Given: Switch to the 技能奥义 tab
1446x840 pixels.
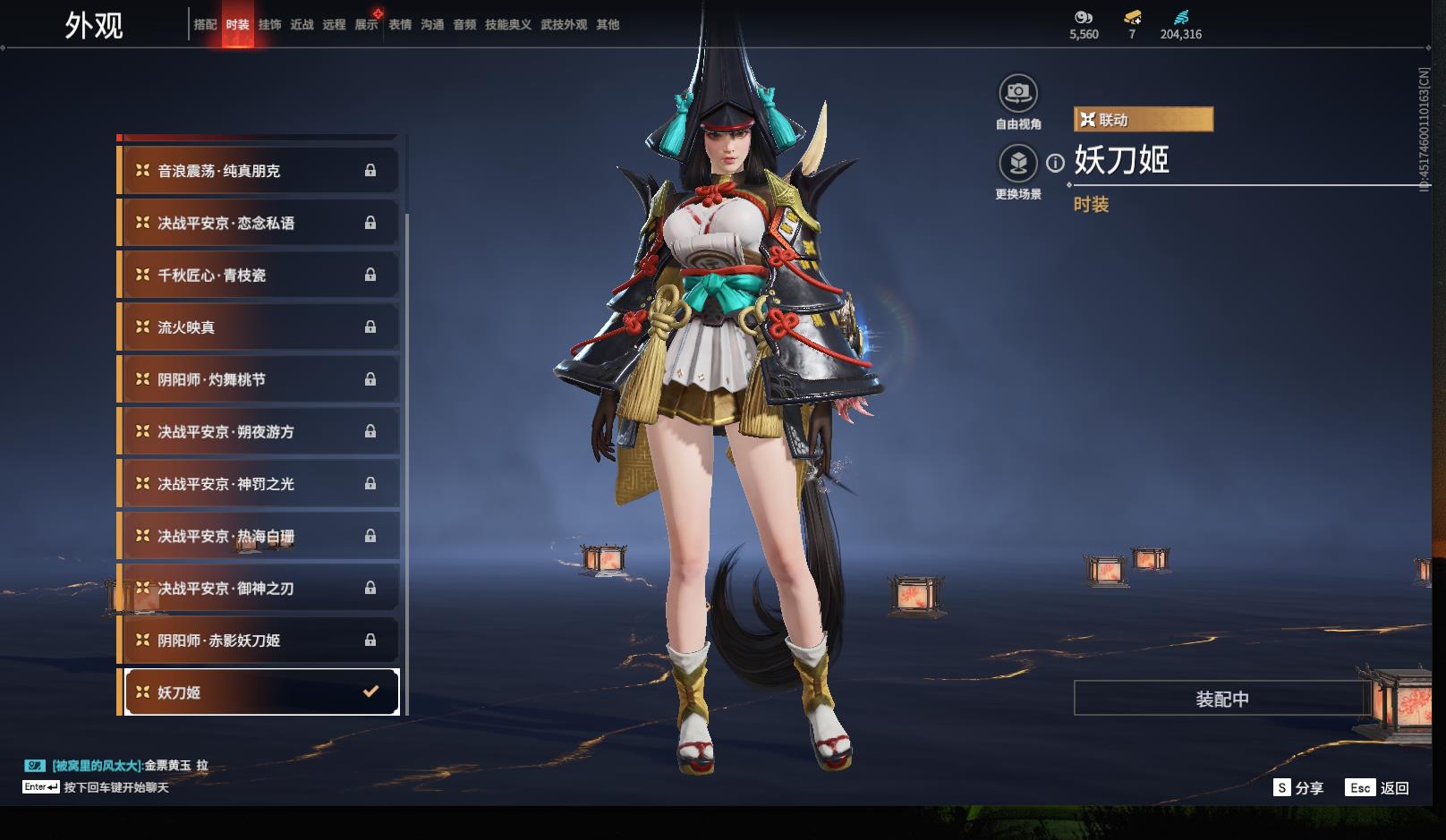Looking at the screenshot, I should pos(508,25).
